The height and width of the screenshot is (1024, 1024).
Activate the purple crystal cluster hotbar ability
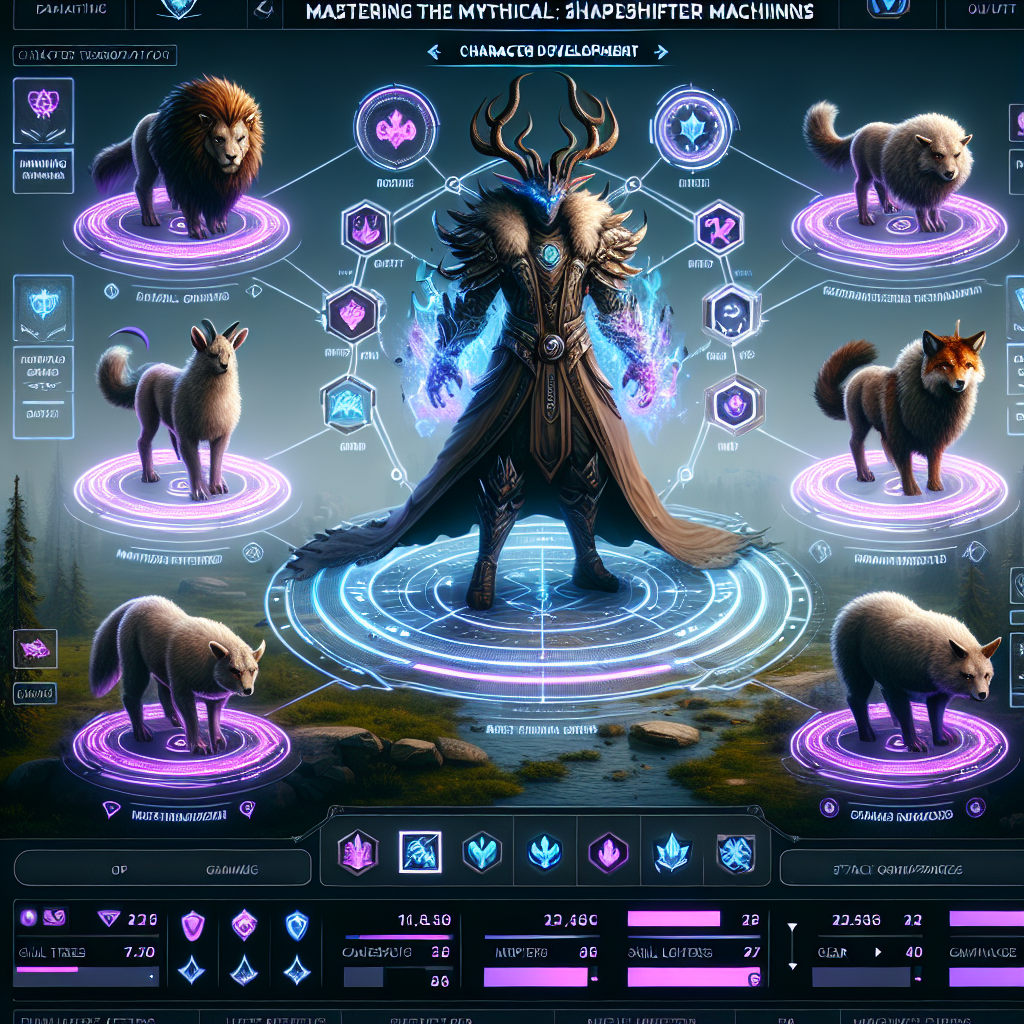pos(356,852)
